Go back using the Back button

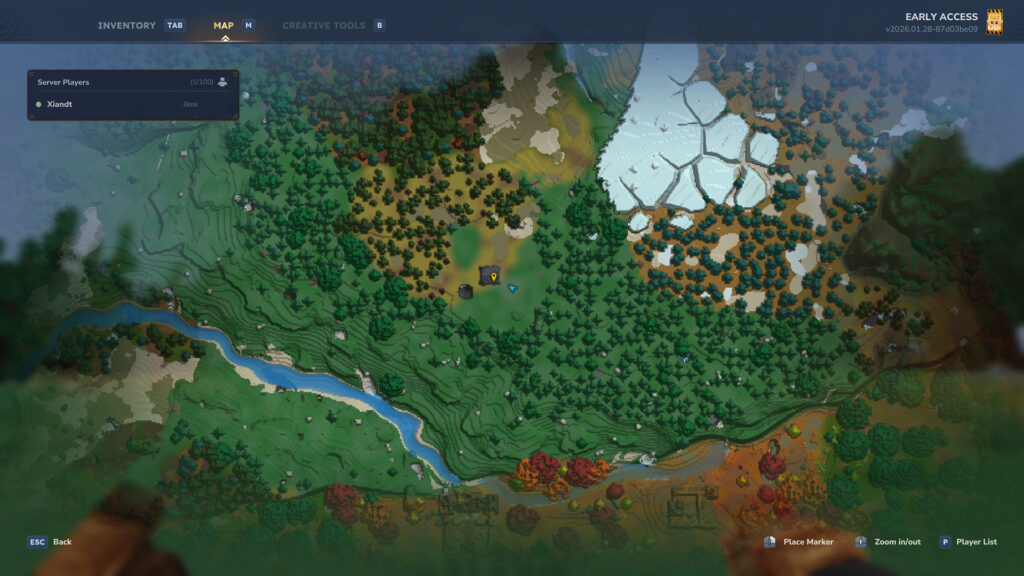pyautogui.click(x=50, y=542)
